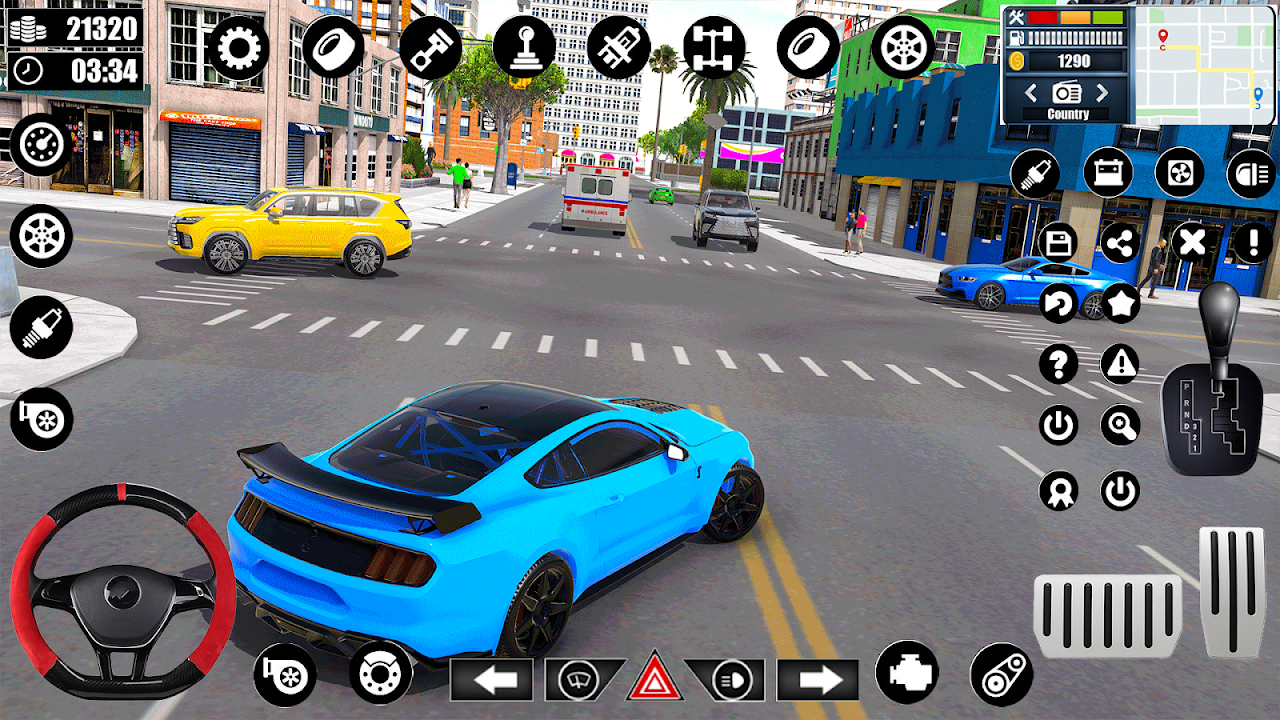Open the share icon button
Viewport: 1280px width, 720px height.
point(1120,243)
